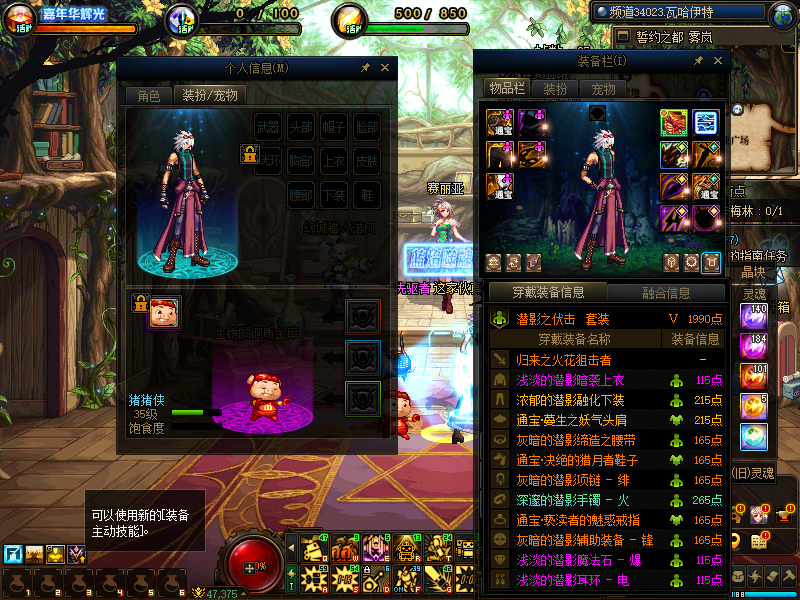Switch to the 角色 tab
The width and height of the screenshot is (800, 600).
tap(148, 96)
